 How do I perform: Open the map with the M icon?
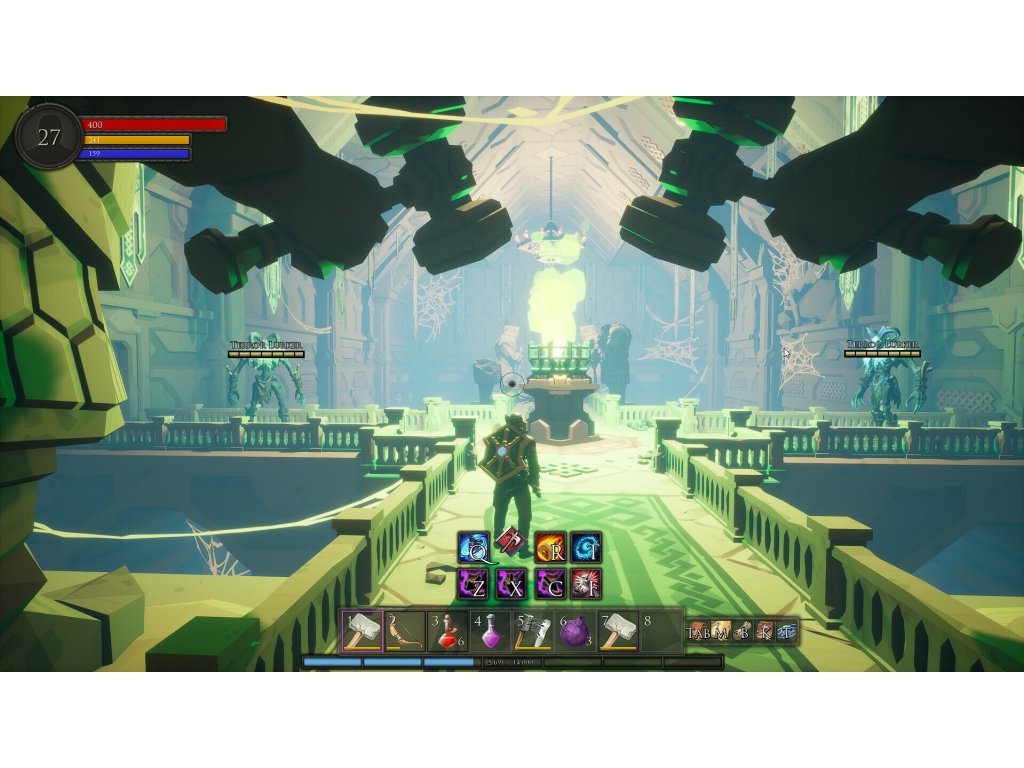pyautogui.click(x=720, y=631)
